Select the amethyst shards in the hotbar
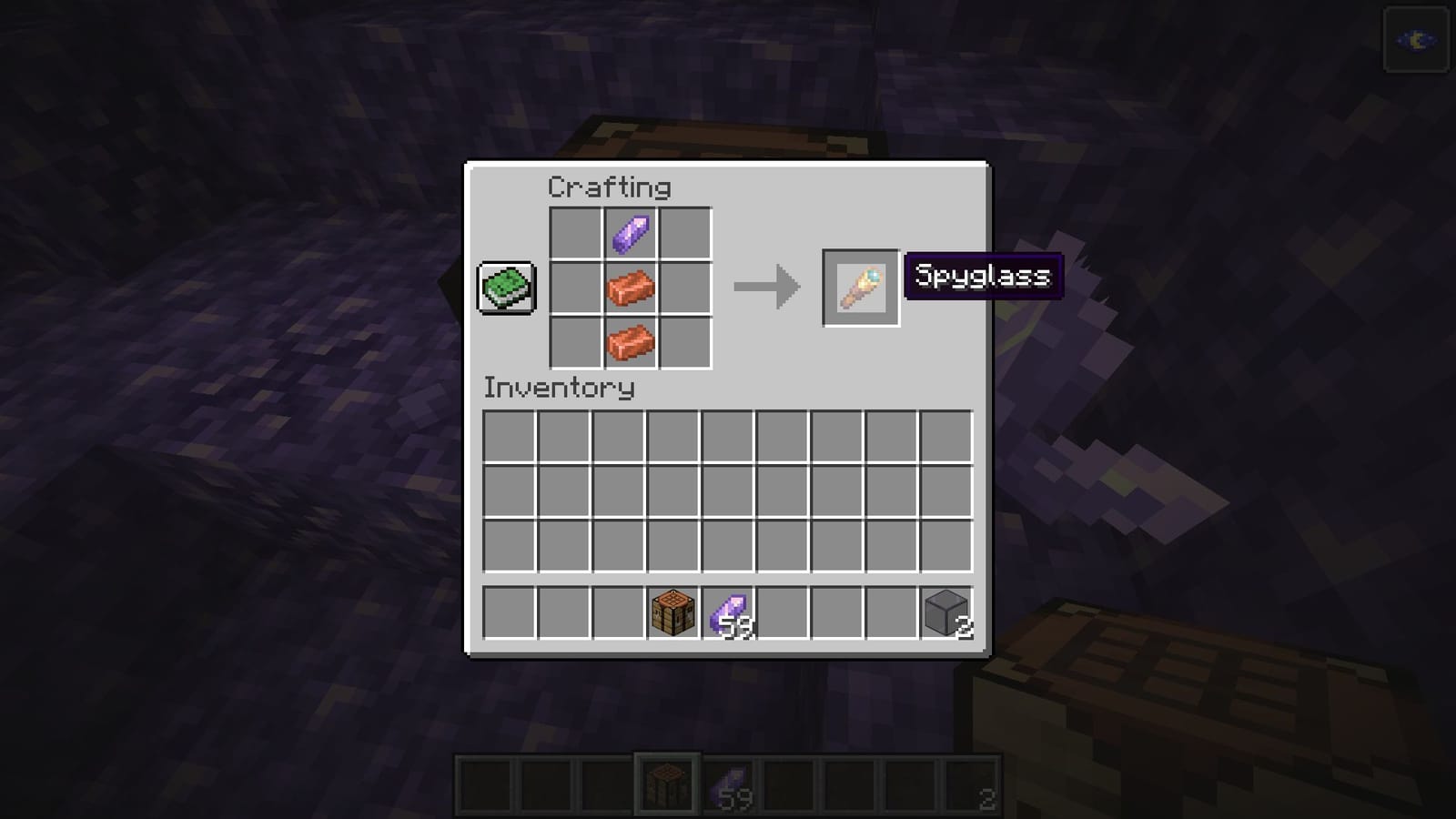This screenshot has height=819, width=1456. click(x=731, y=784)
